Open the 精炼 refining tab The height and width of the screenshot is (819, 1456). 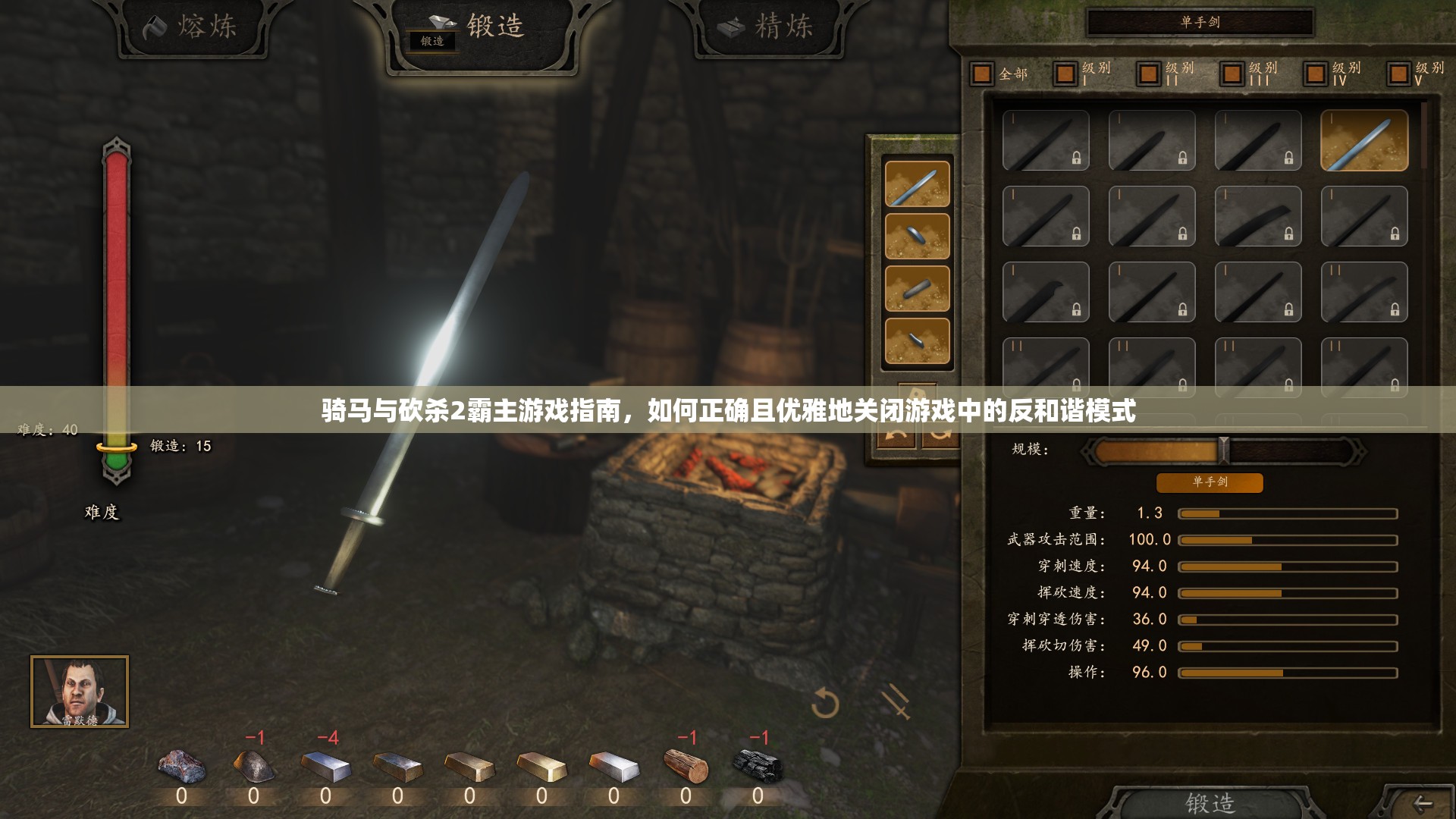767,27
